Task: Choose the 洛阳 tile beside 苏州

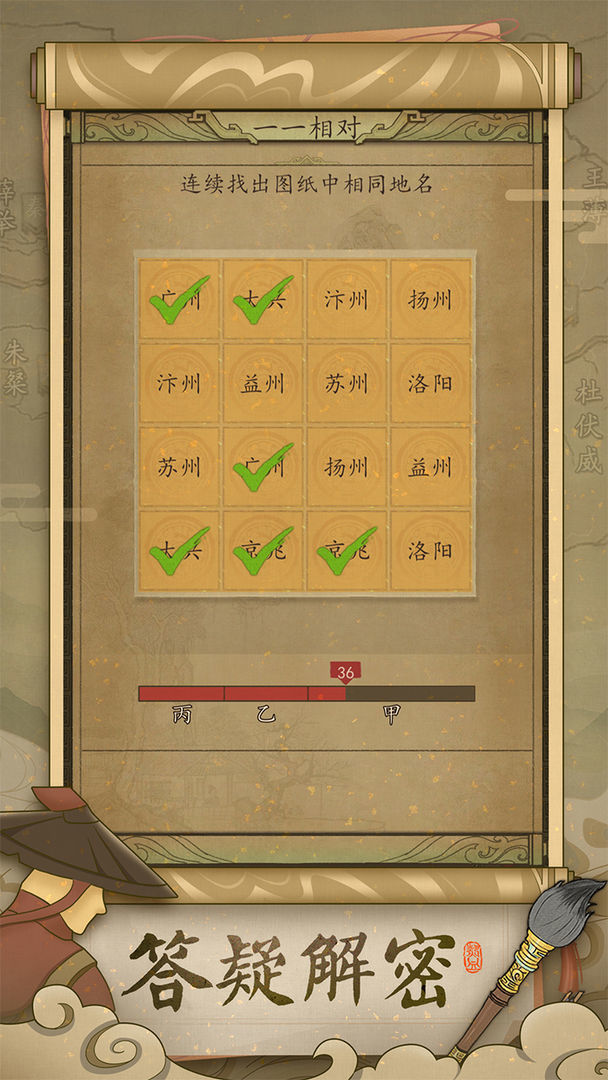Action: [x=431, y=383]
